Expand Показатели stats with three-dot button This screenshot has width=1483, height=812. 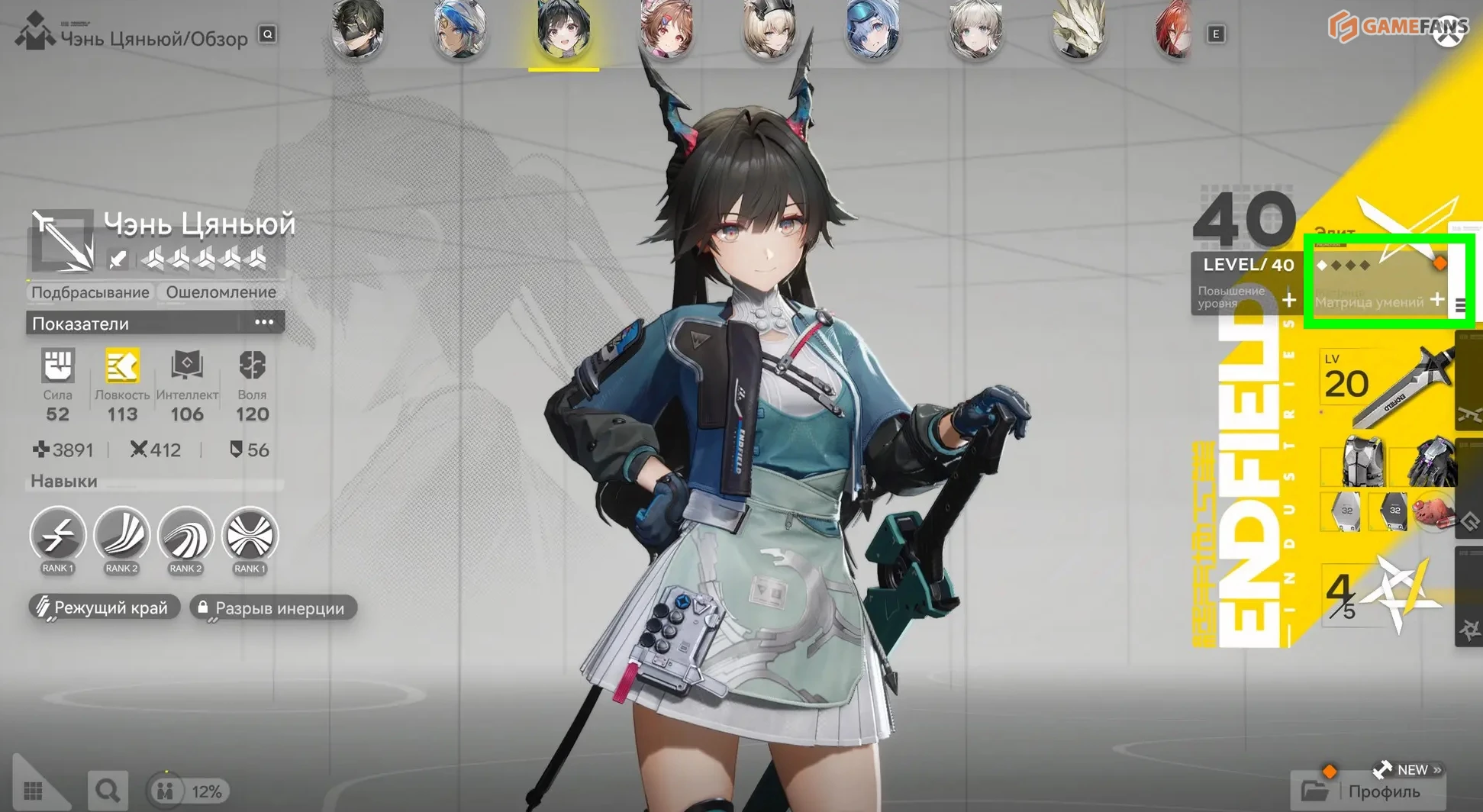pos(264,323)
